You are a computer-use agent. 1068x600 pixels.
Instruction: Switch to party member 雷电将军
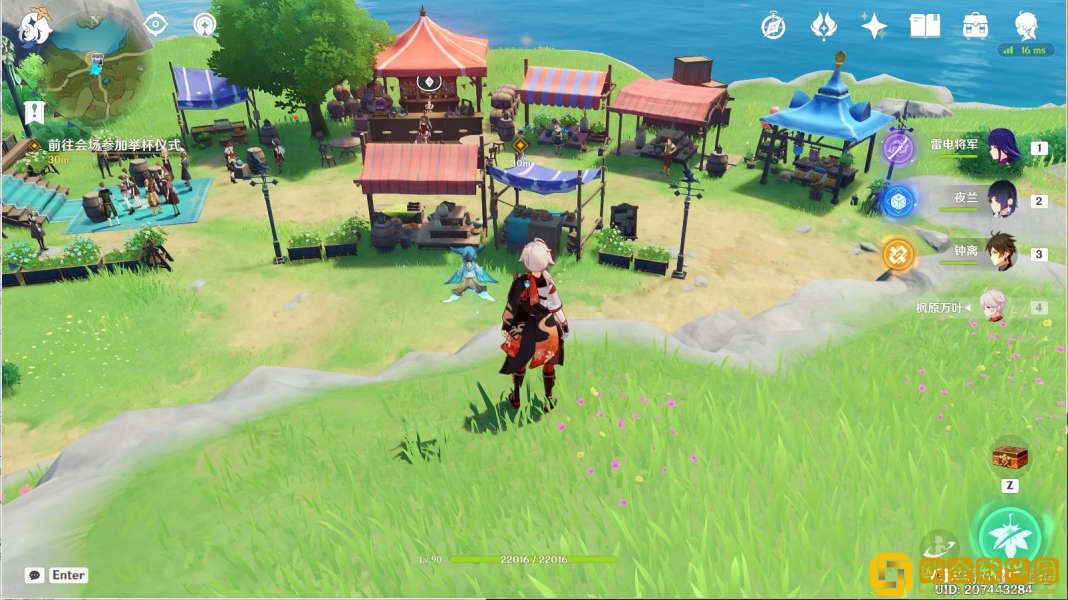tap(1002, 147)
